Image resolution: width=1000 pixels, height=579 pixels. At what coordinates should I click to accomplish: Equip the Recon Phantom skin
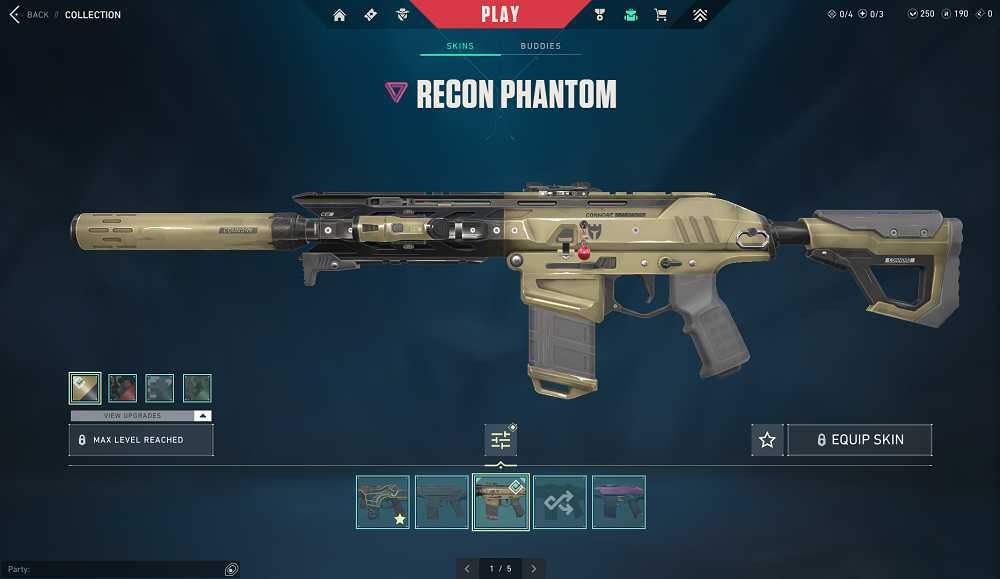860,440
